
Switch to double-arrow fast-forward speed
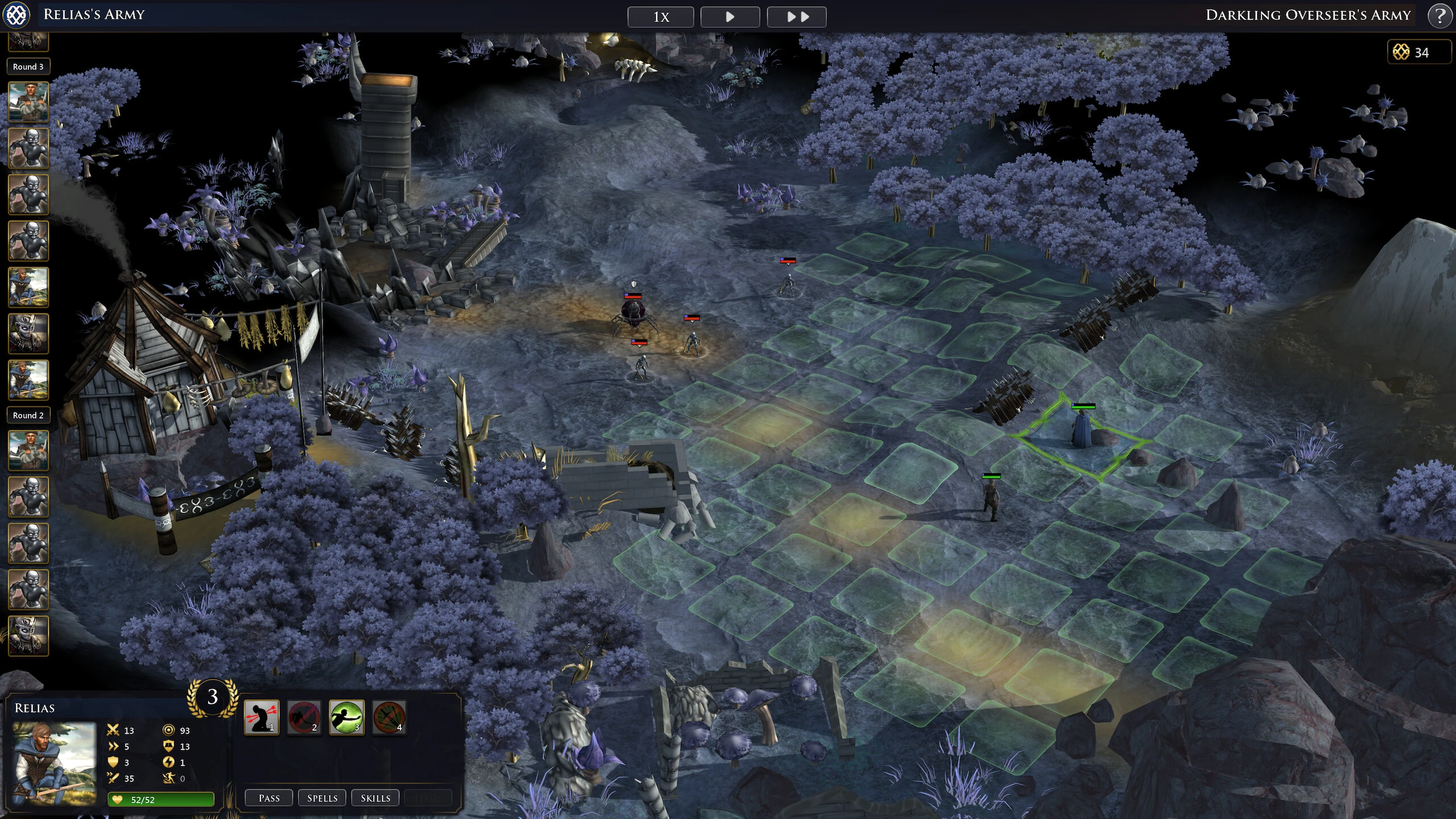tap(796, 17)
